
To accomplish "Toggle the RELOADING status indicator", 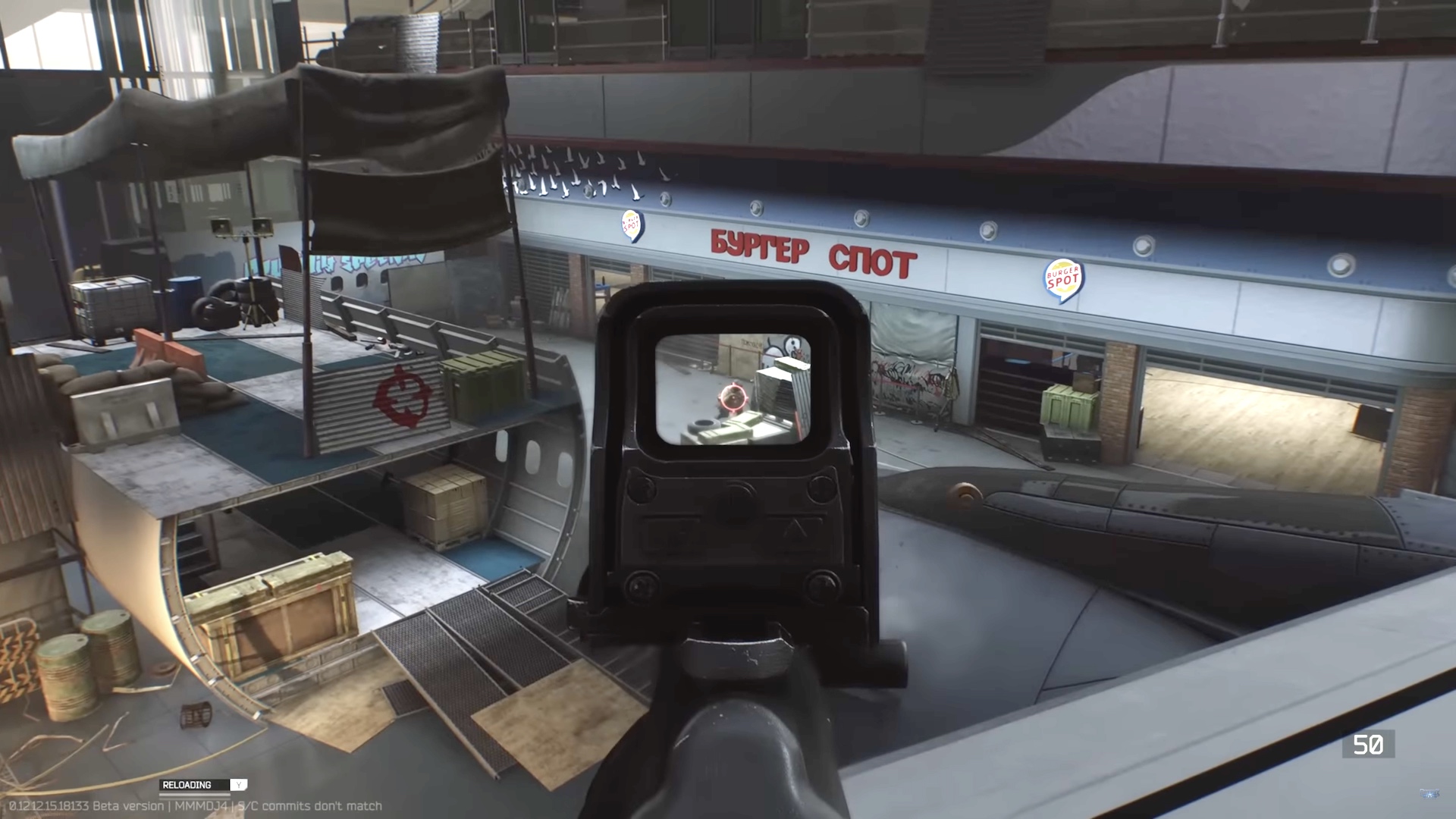I will [x=187, y=784].
